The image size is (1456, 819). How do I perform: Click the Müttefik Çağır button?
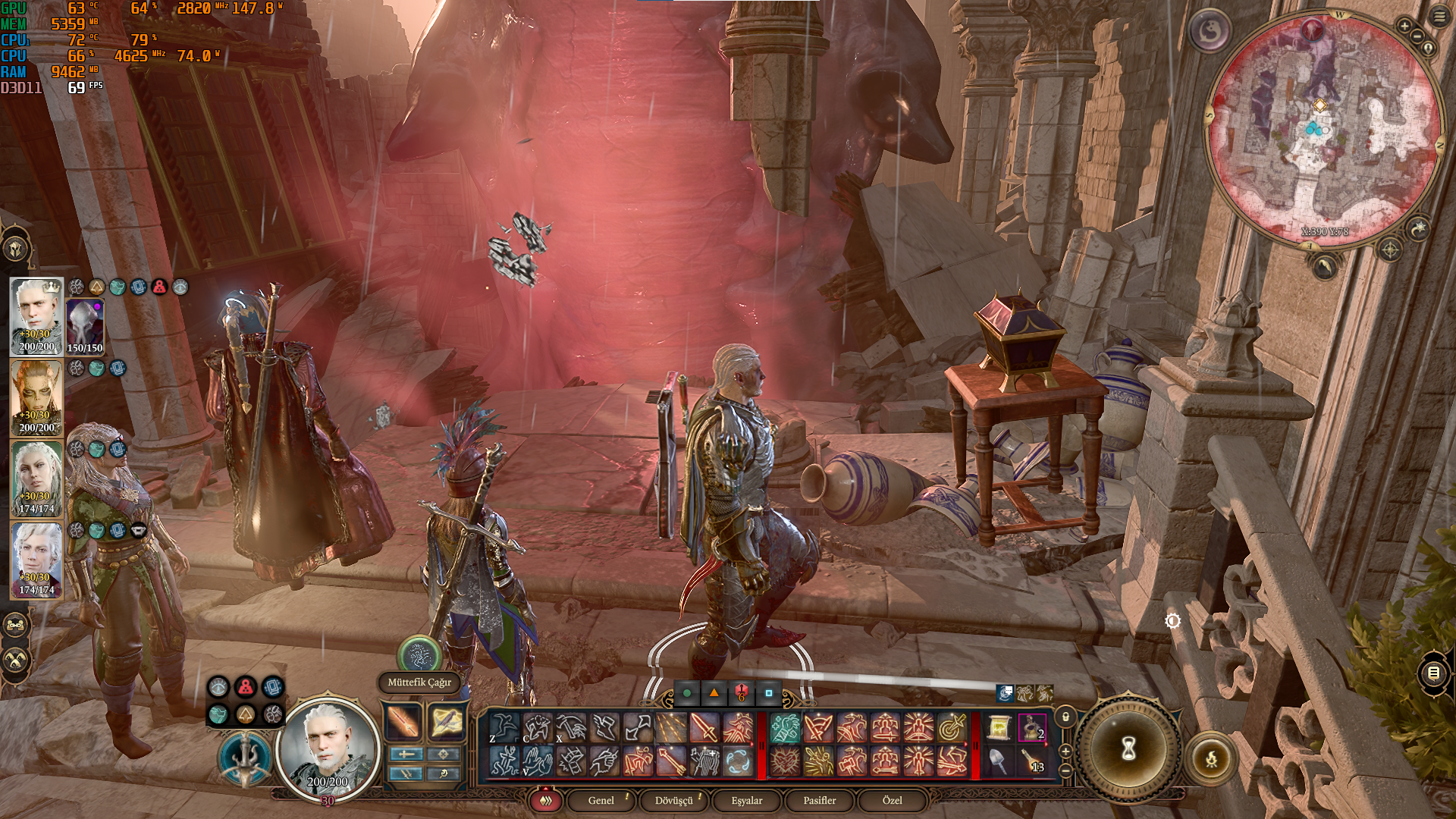419,682
